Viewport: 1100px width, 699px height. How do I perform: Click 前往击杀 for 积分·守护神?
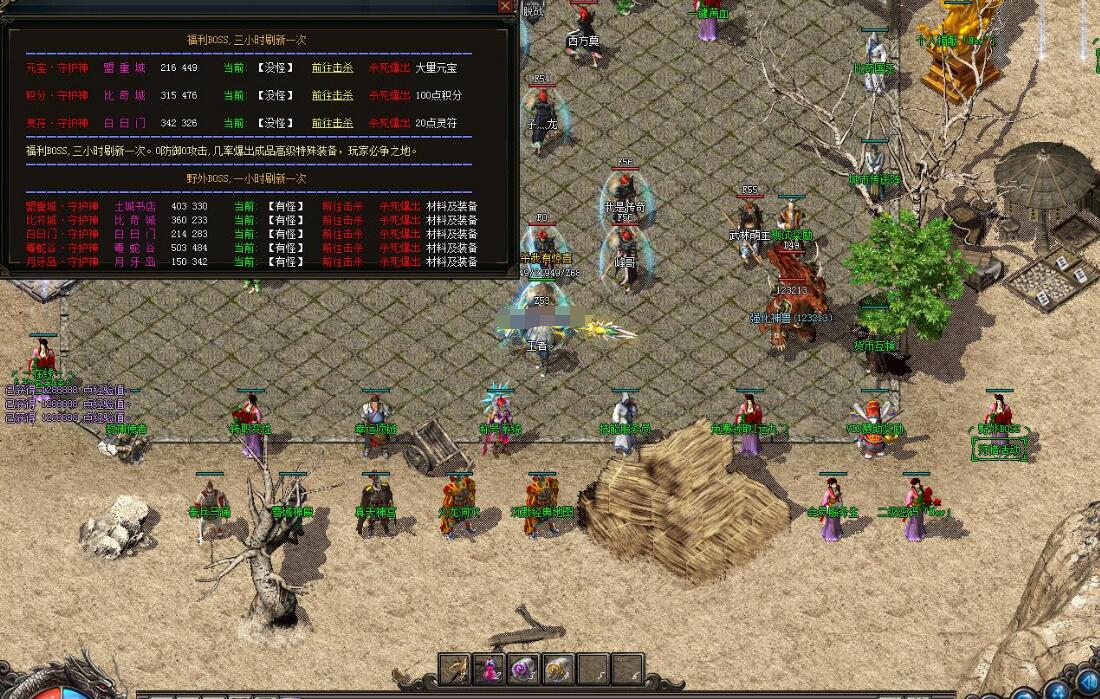point(332,96)
